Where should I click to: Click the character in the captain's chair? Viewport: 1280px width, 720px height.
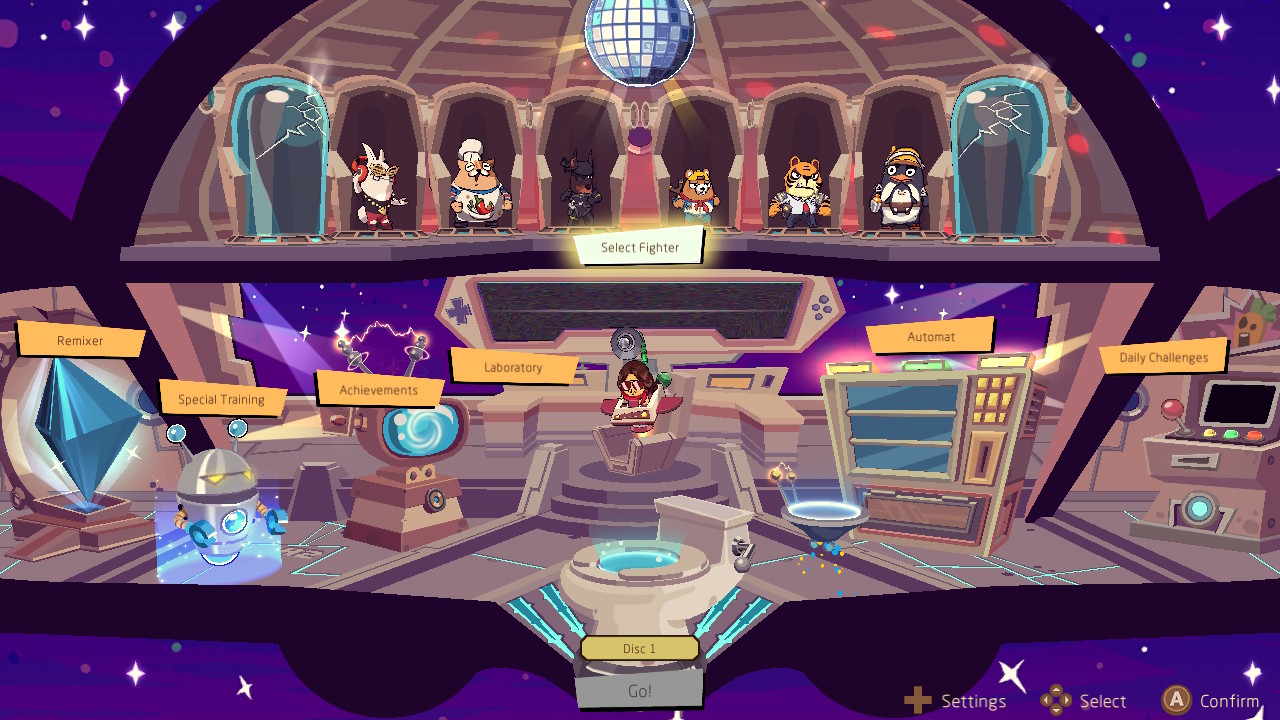(x=638, y=400)
